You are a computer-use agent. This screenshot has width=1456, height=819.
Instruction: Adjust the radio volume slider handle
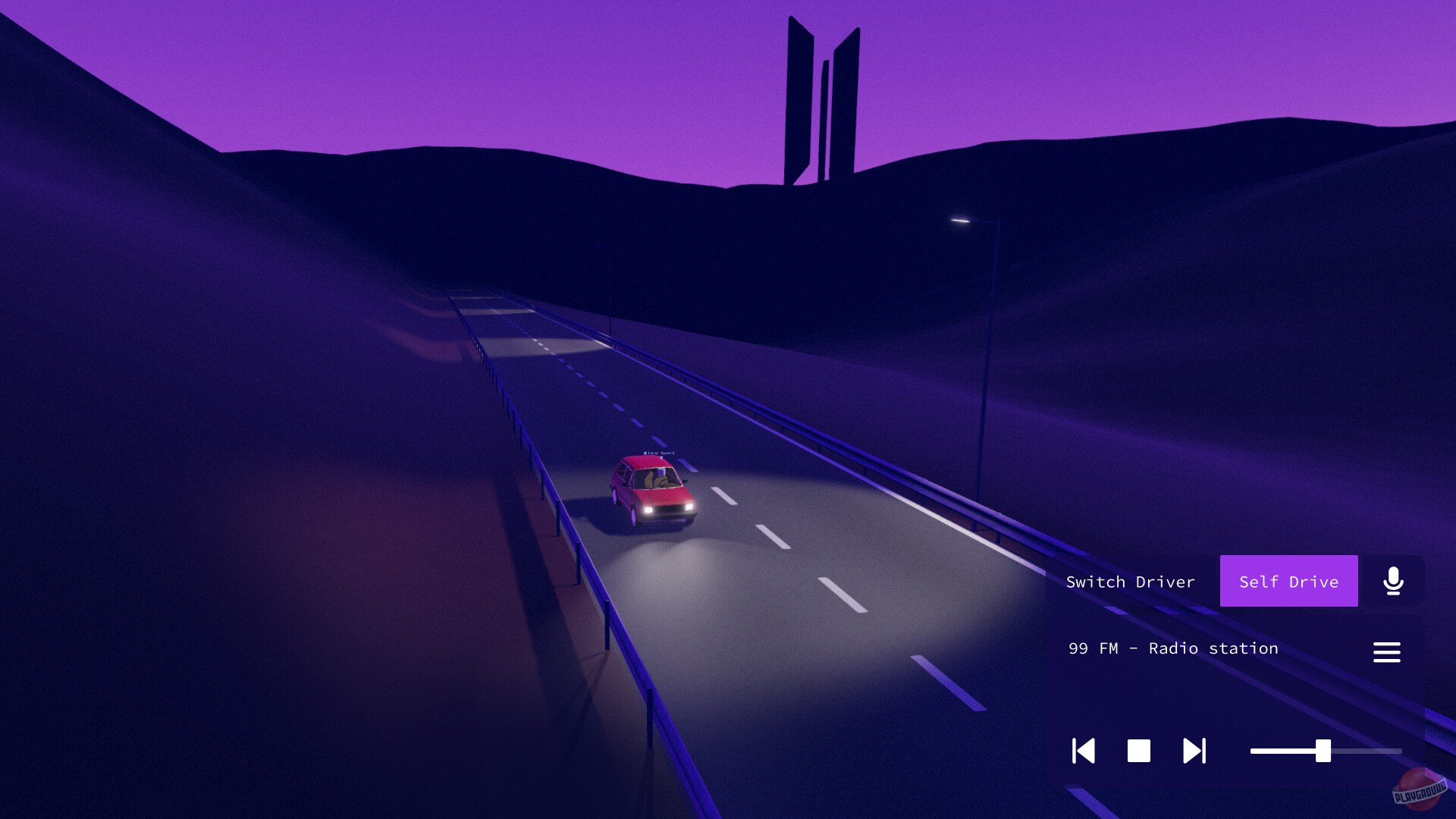pos(1323,752)
